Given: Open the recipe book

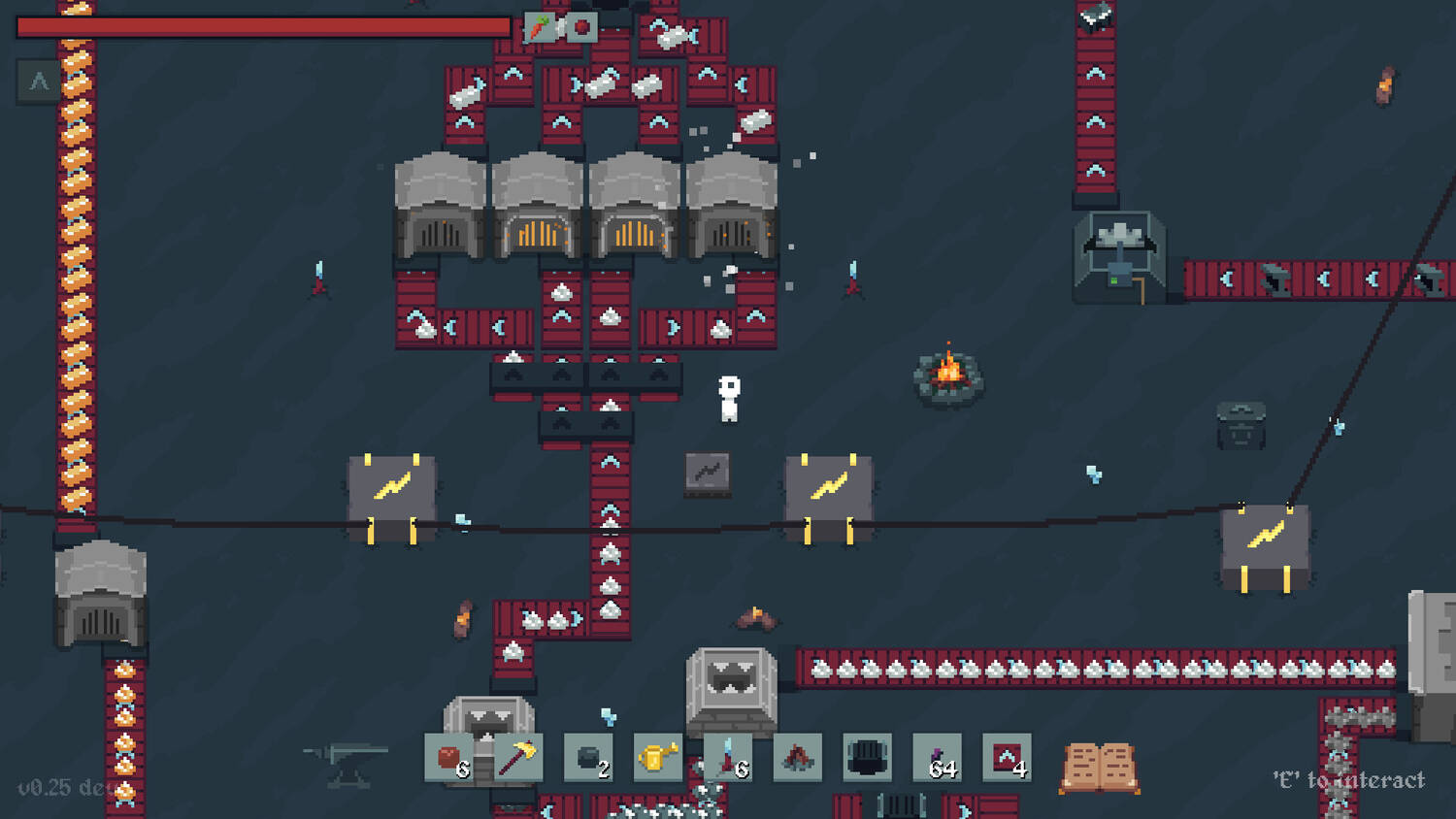Looking at the screenshot, I should [1099, 767].
